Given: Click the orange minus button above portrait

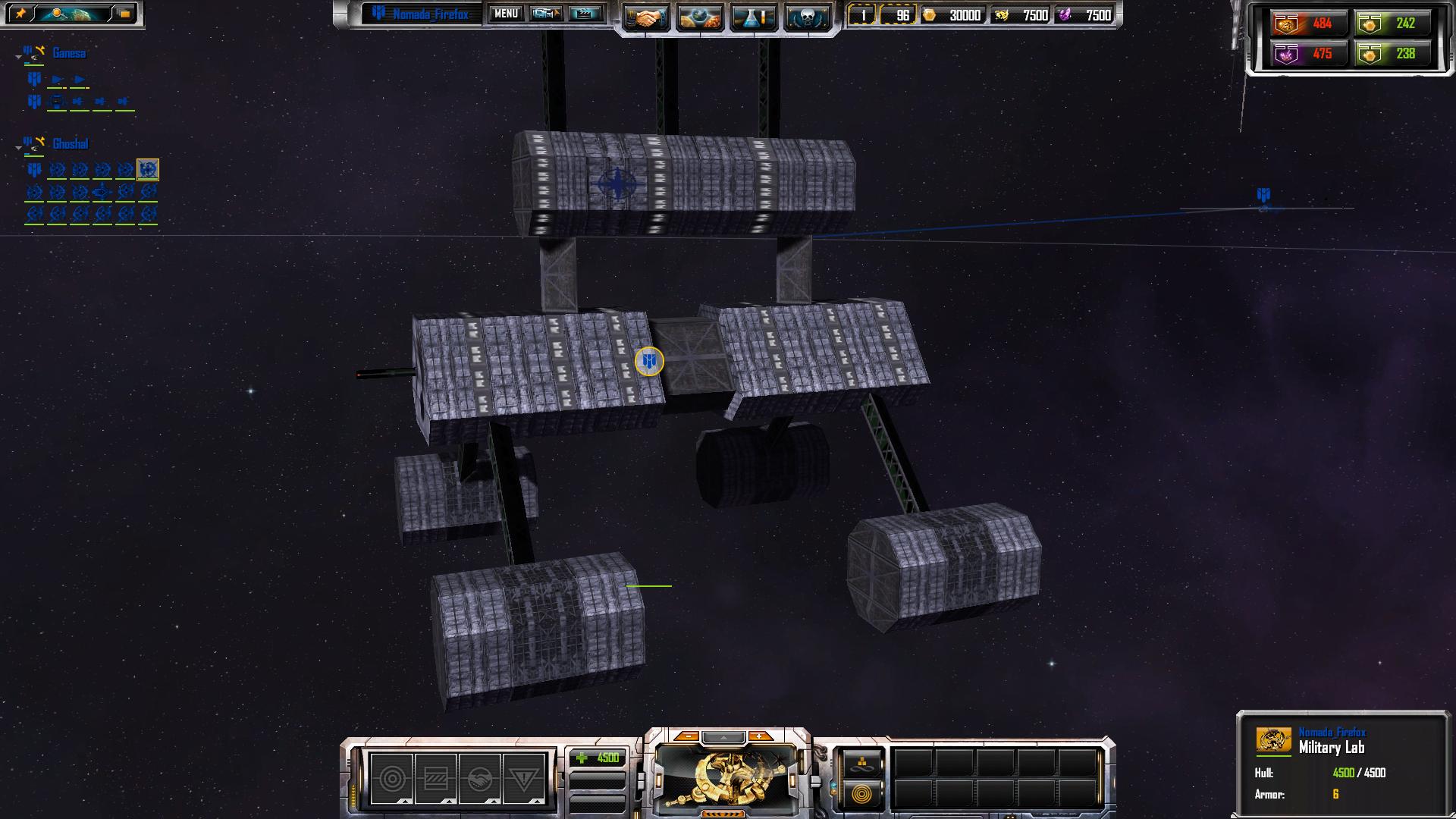Looking at the screenshot, I should [x=687, y=736].
